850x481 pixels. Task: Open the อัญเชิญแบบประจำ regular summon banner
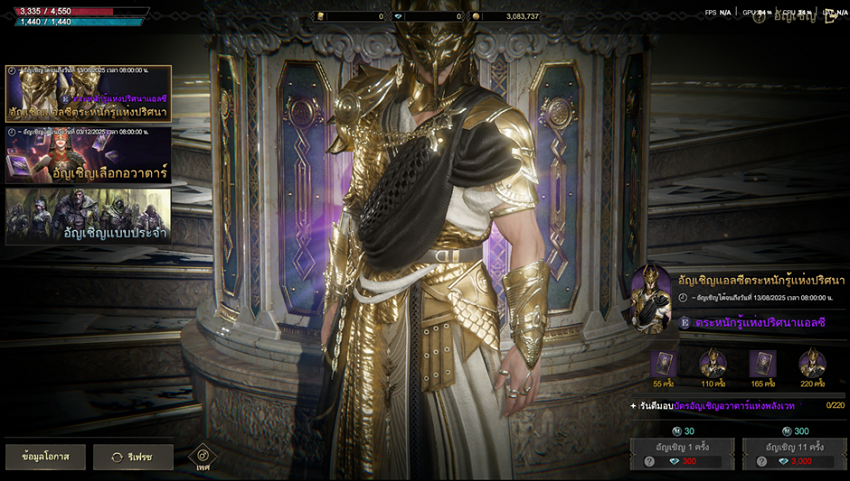[x=88, y=215]
